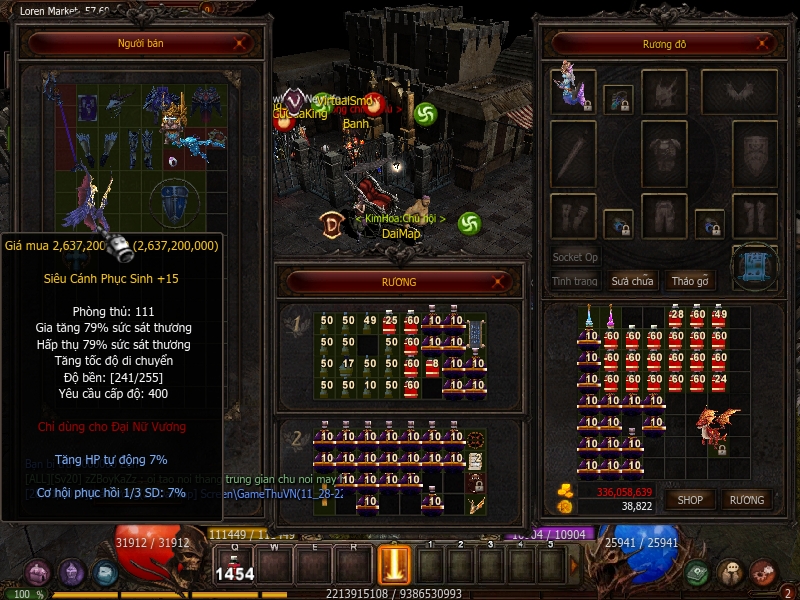Click the RƯƠNG button in inventory
Image resolution: width=800 pixels, height=600 pixels.
click(x=746, y=499)
